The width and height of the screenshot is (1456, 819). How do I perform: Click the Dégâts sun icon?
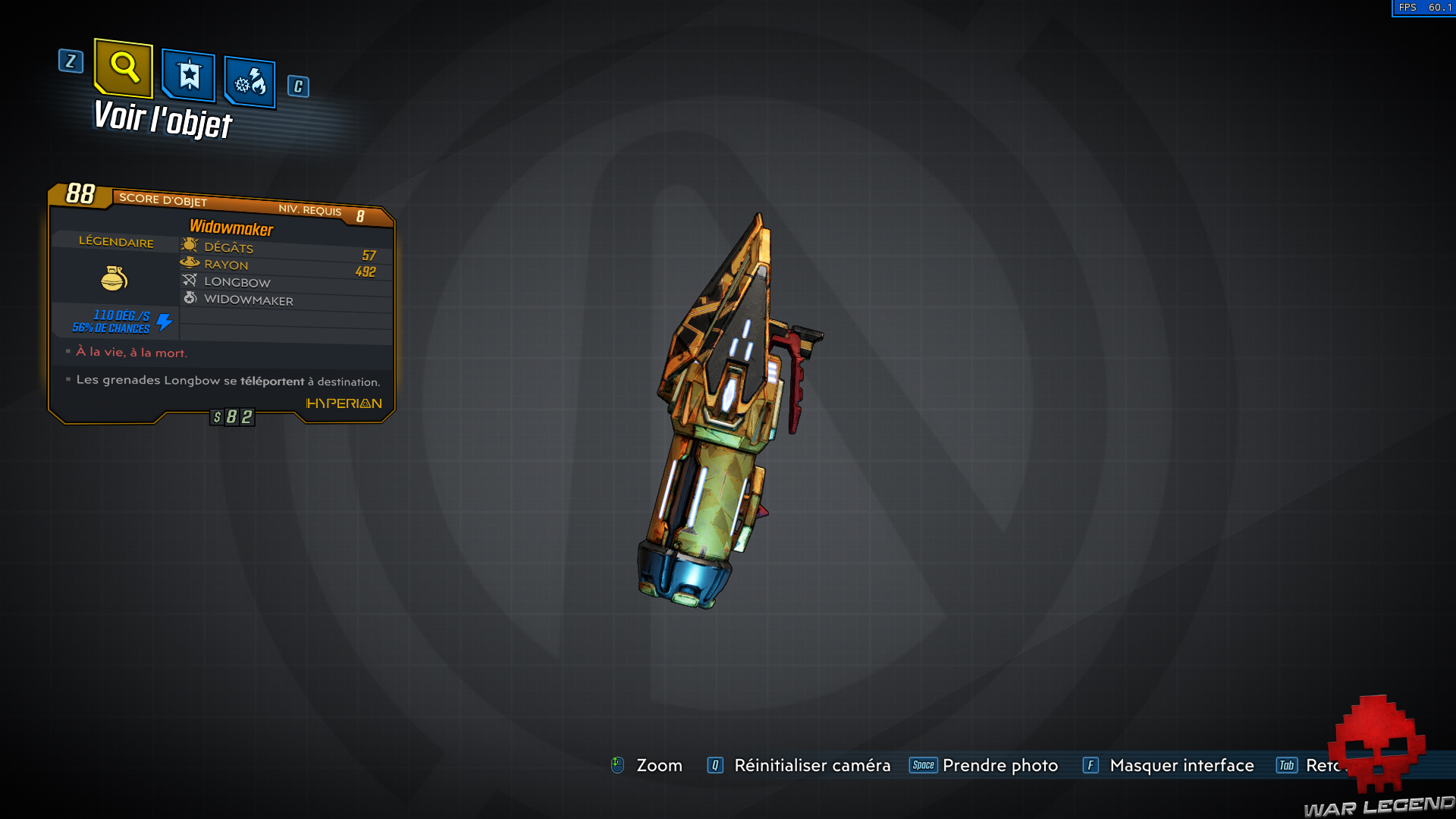190,245
